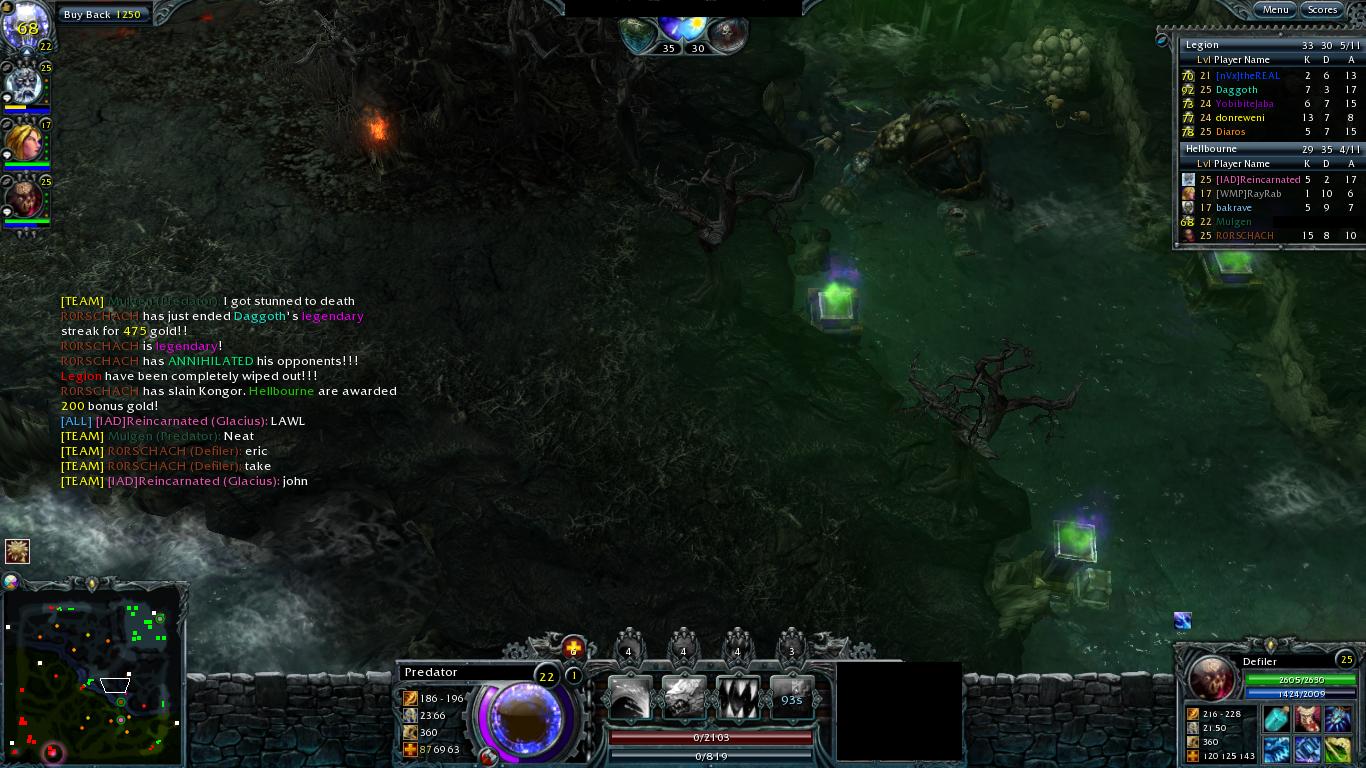Click the blue frost item in Defiler's inventory

click(x=1337, y=718)
